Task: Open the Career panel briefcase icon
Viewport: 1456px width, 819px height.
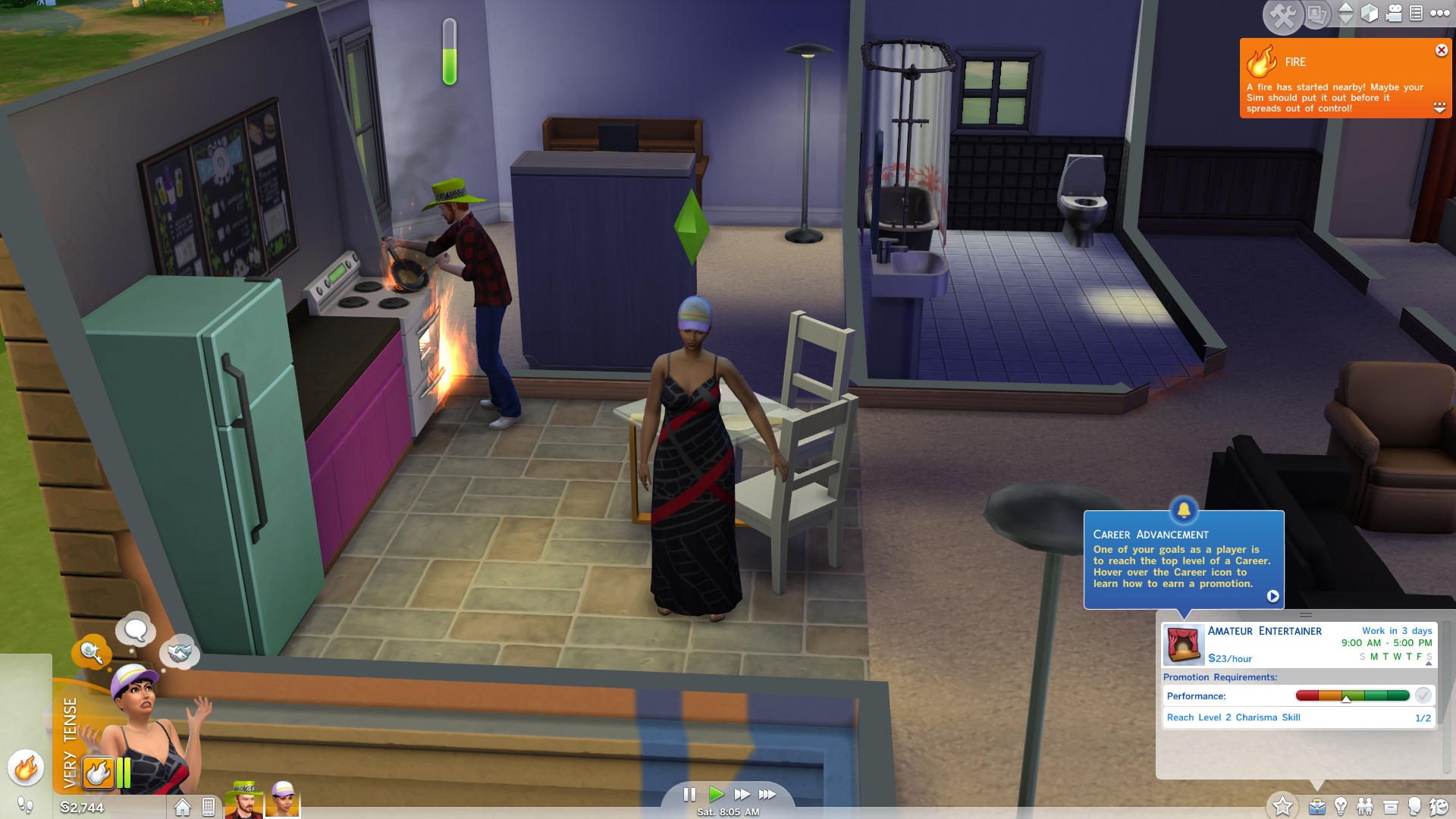Action: point(1316,806)
